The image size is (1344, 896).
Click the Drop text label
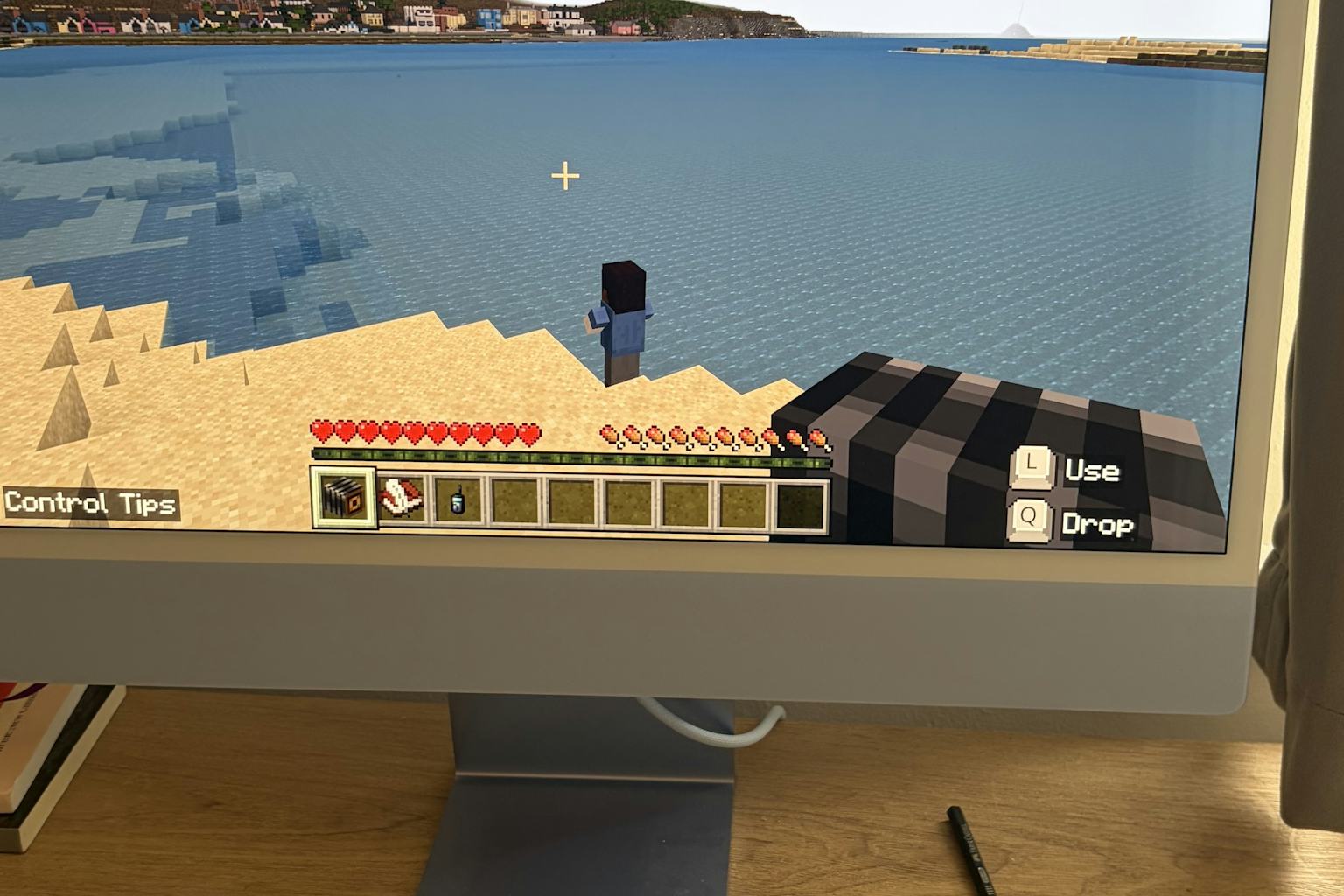(x=1097, y=525)
